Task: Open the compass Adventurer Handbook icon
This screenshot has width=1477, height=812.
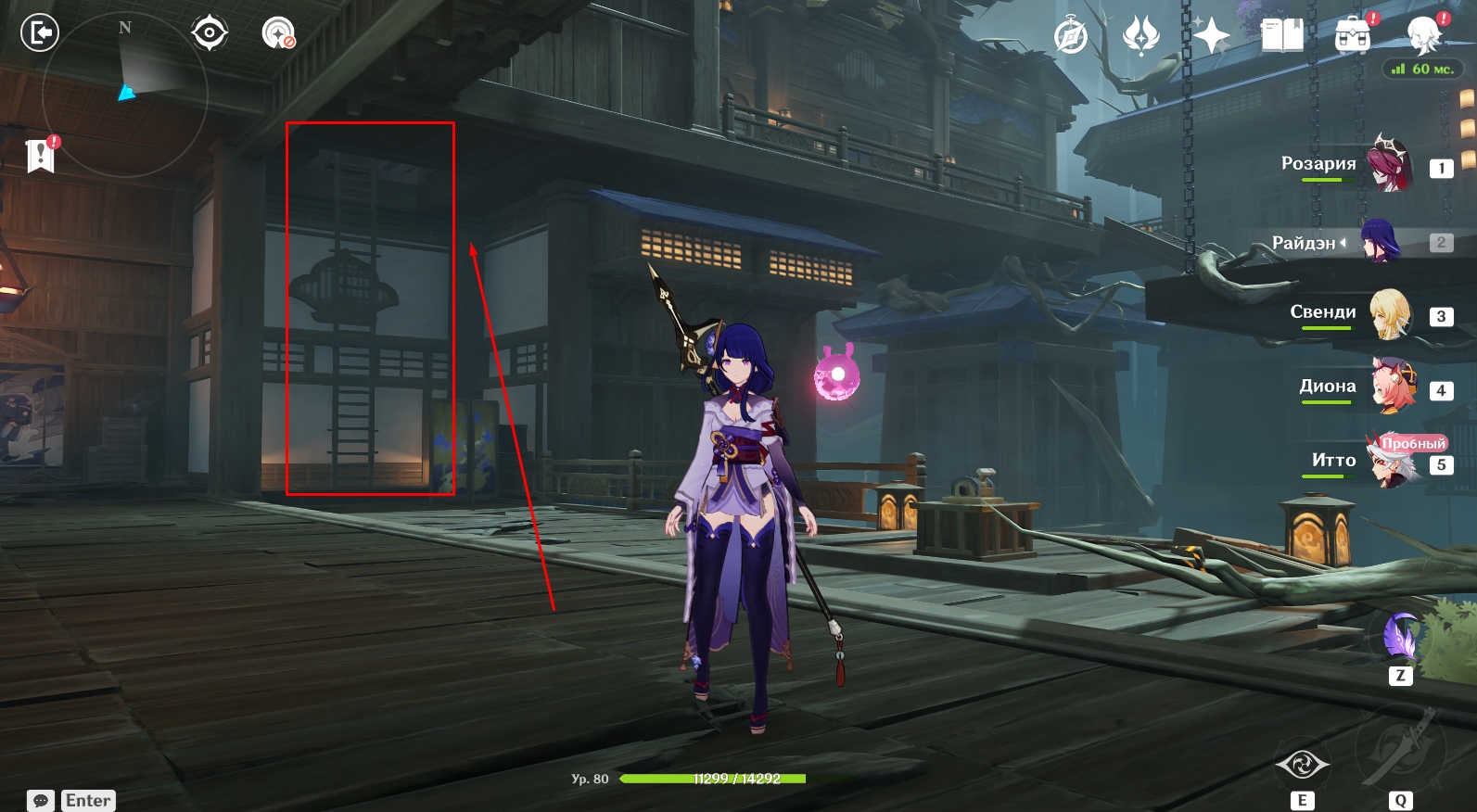Action: tap(1071, 37)
